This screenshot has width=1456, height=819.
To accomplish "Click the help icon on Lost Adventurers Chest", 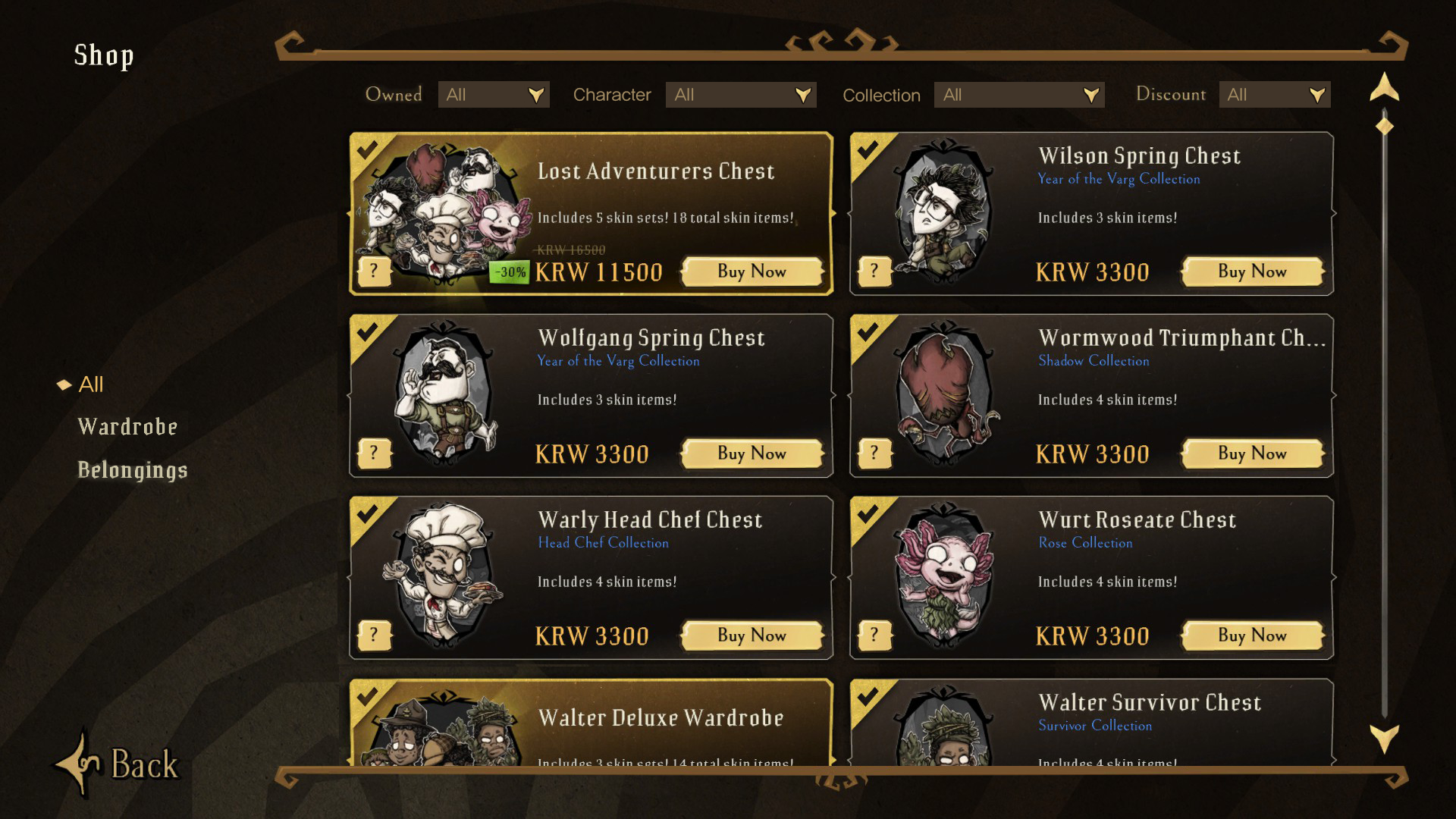I will coord(373,270).
